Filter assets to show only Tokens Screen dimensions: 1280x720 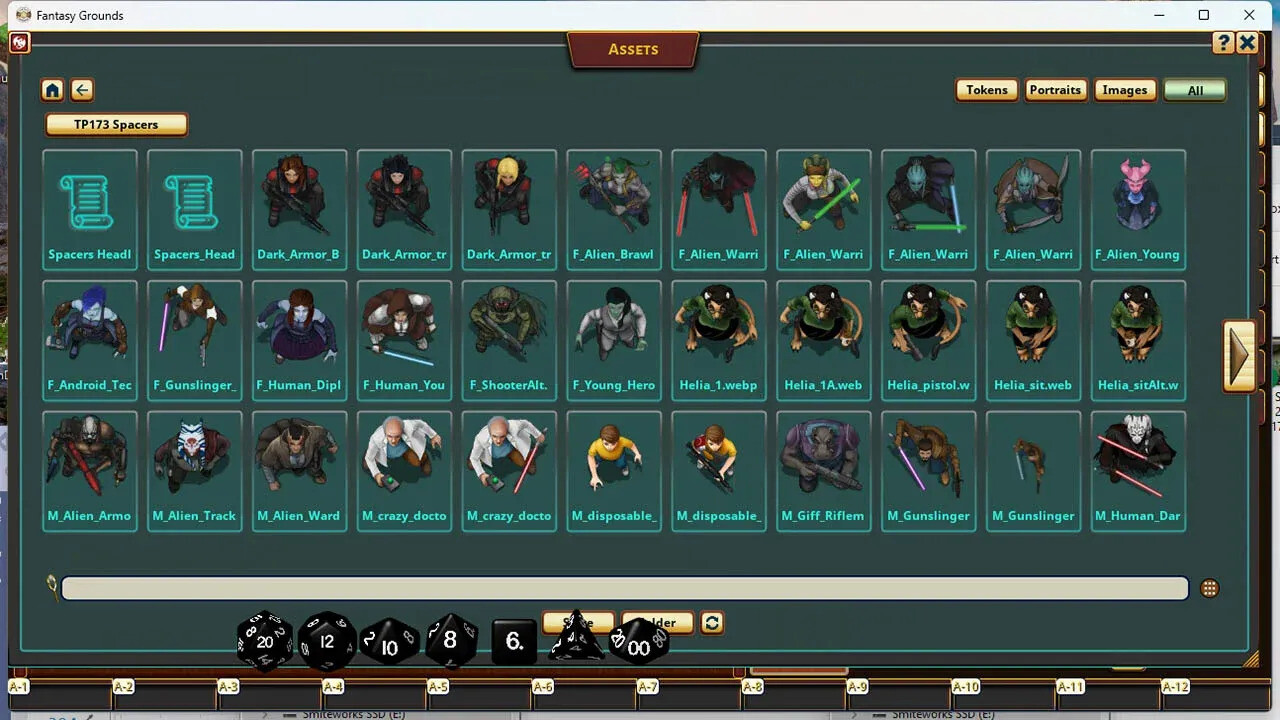click(x=986, y=90)
